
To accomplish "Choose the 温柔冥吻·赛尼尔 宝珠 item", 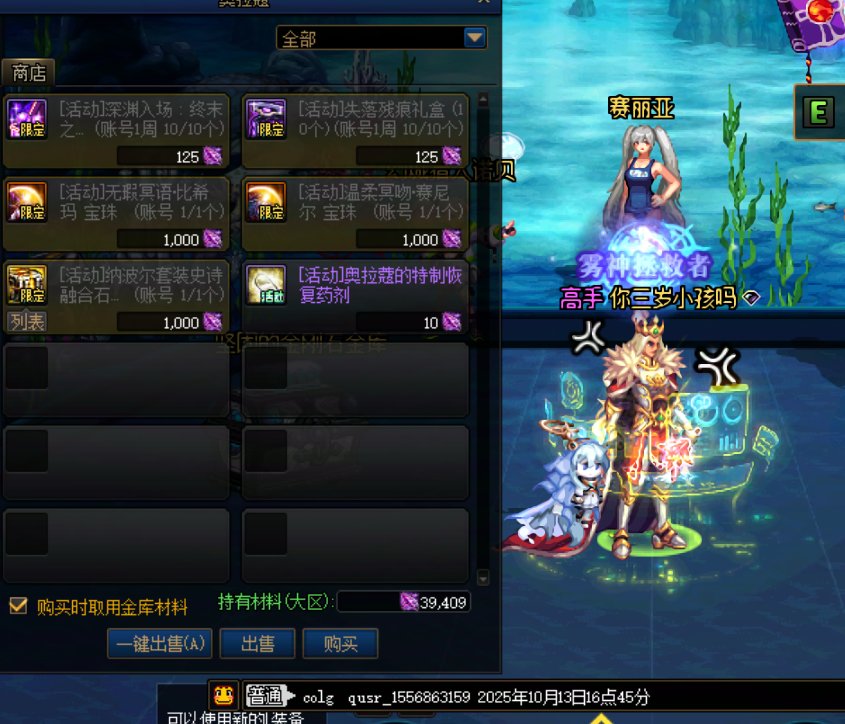I will tap(355, 214).
